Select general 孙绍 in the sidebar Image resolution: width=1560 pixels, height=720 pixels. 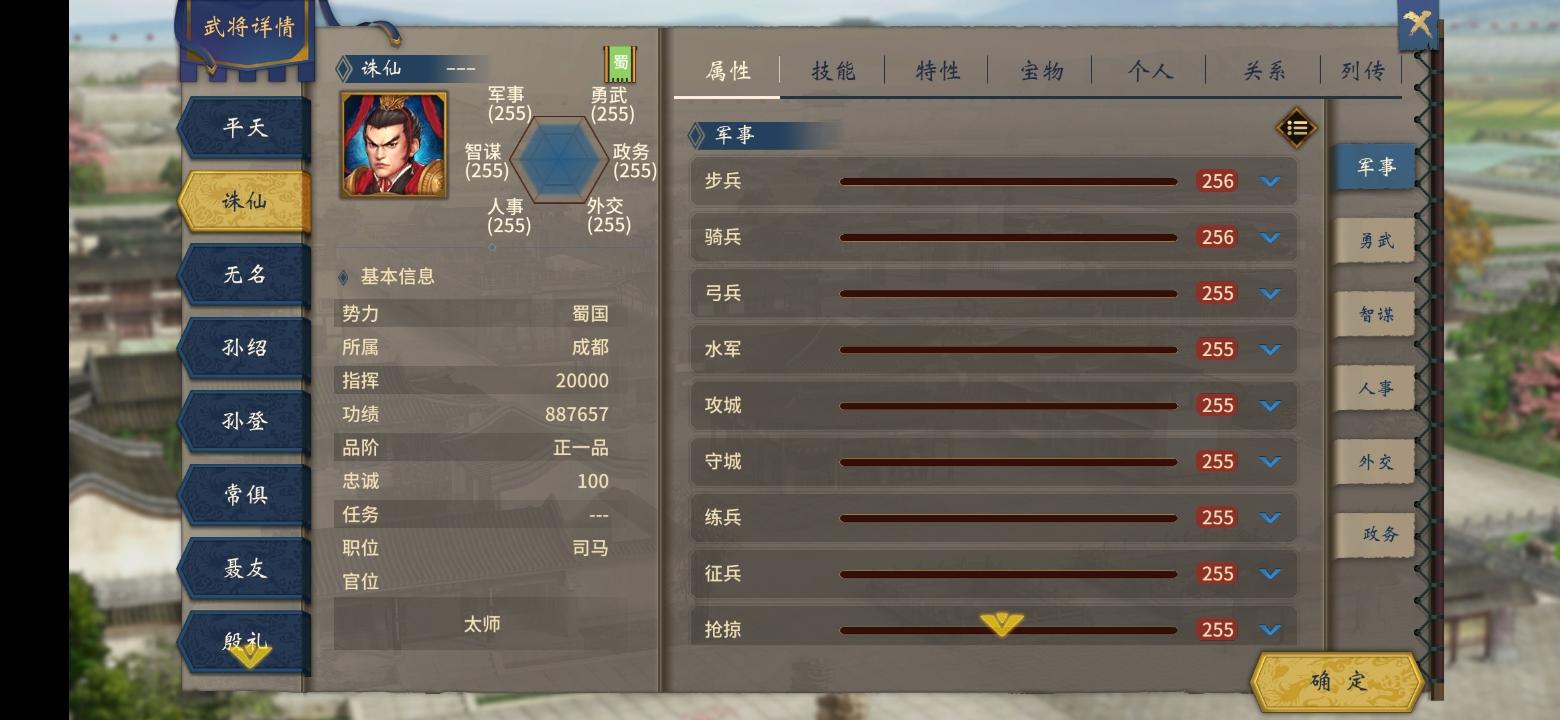[243, 347]
